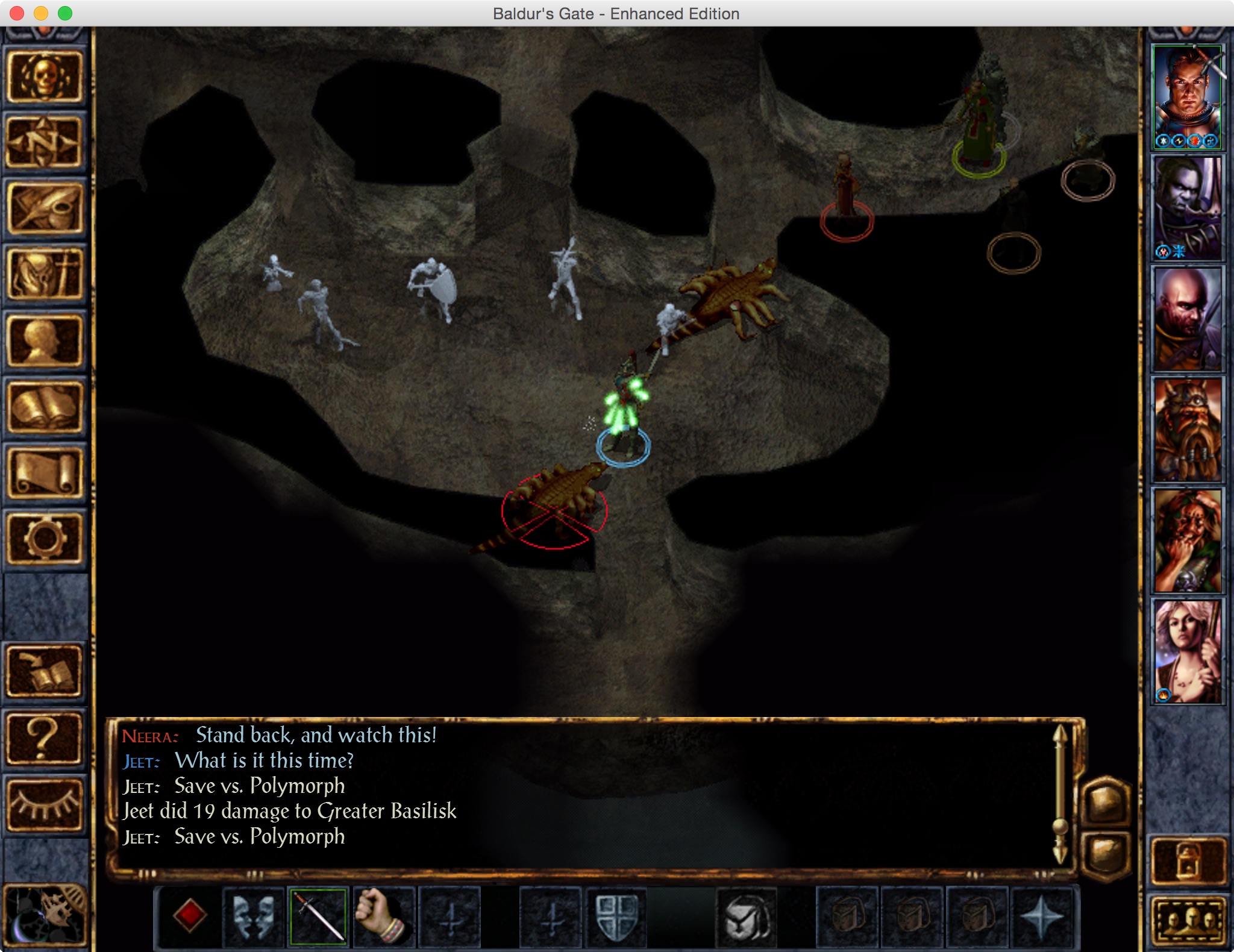Open the mage spellbook icon

click(x=45, y=407)
